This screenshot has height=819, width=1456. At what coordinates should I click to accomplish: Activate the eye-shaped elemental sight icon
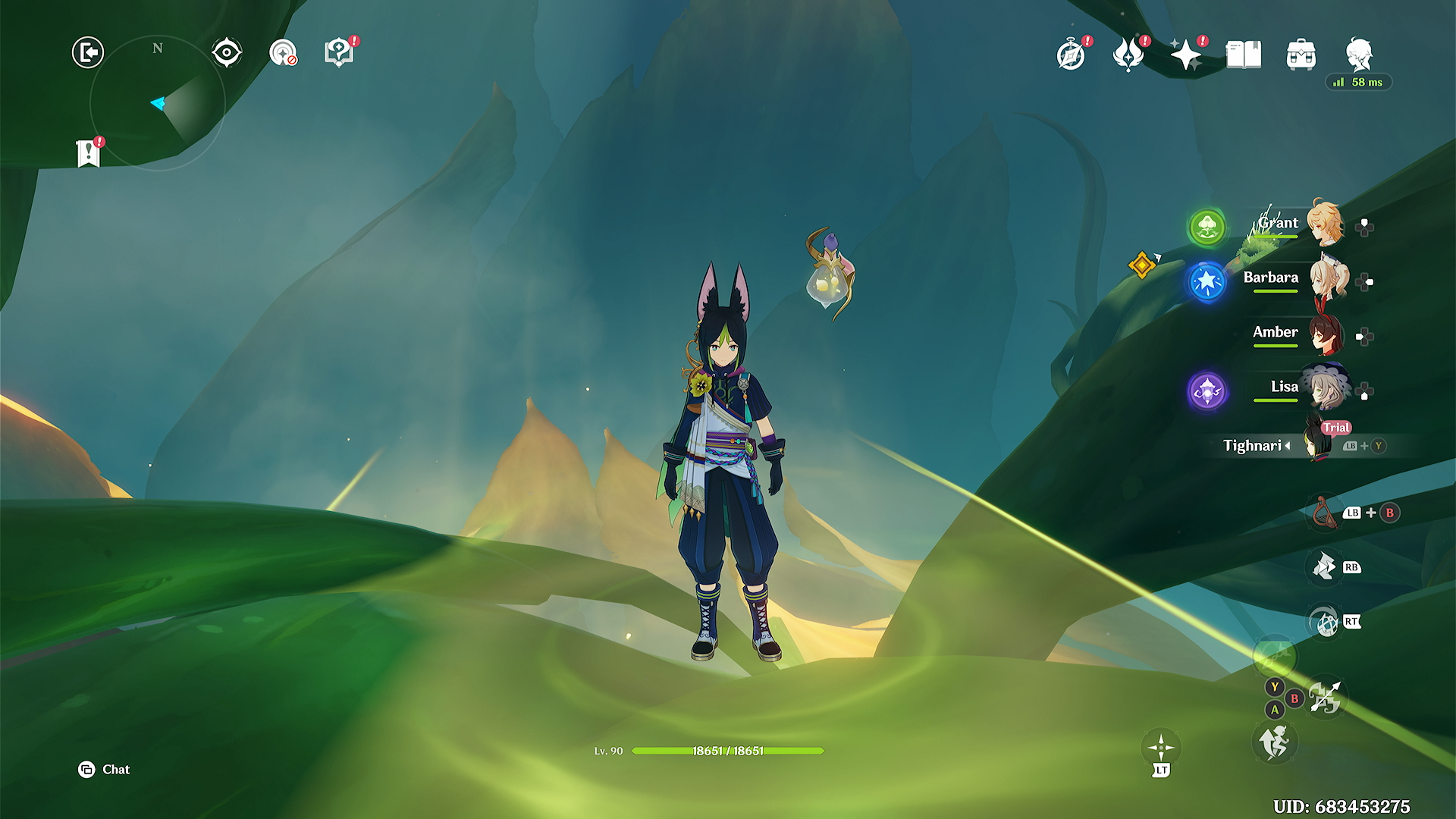(x=227, y=53)
